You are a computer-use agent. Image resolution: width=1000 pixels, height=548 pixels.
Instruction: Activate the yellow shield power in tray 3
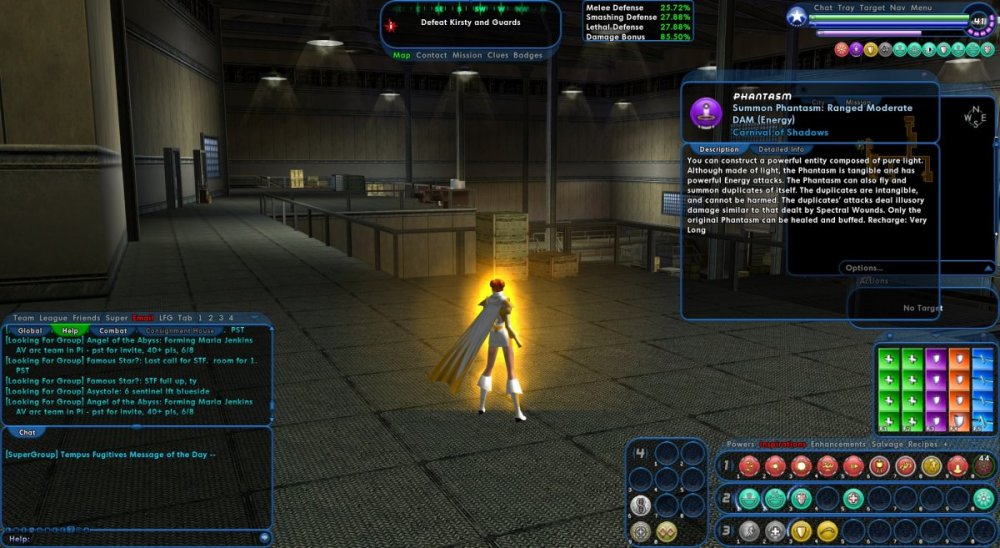coord(801,531)
